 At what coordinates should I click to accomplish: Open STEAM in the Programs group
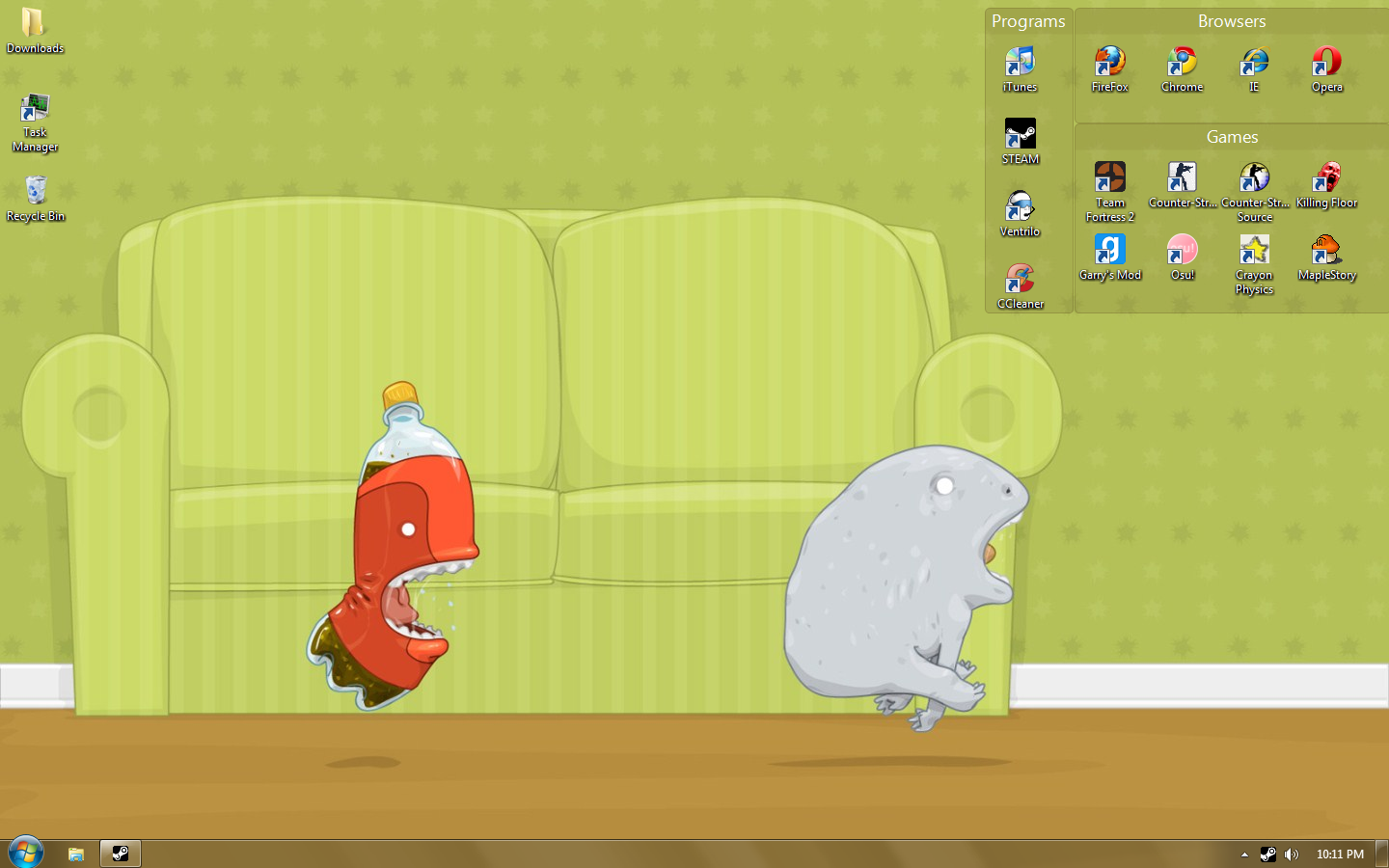(1020, 135)
